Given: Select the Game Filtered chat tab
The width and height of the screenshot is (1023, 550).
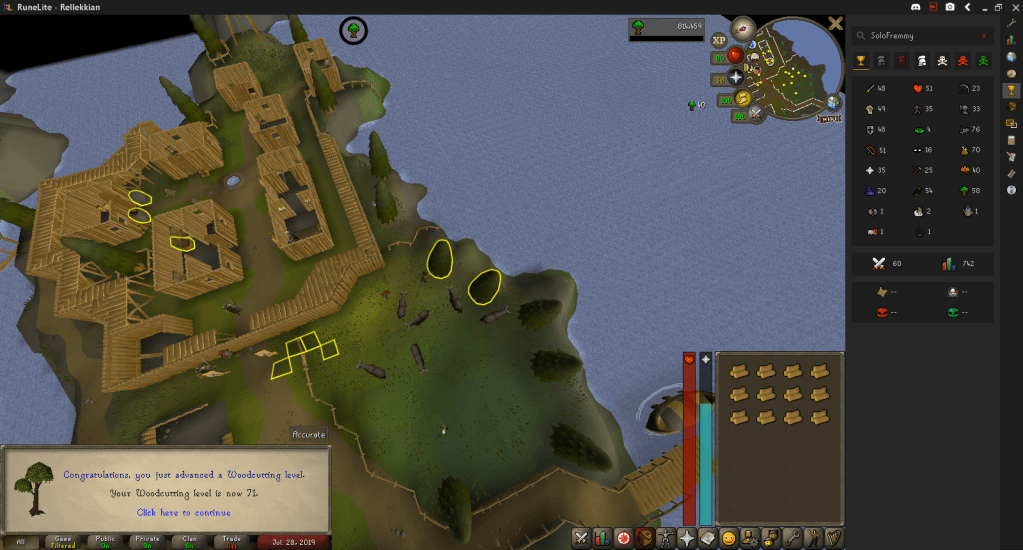Looking at the screenshot, I should point(63,542).
